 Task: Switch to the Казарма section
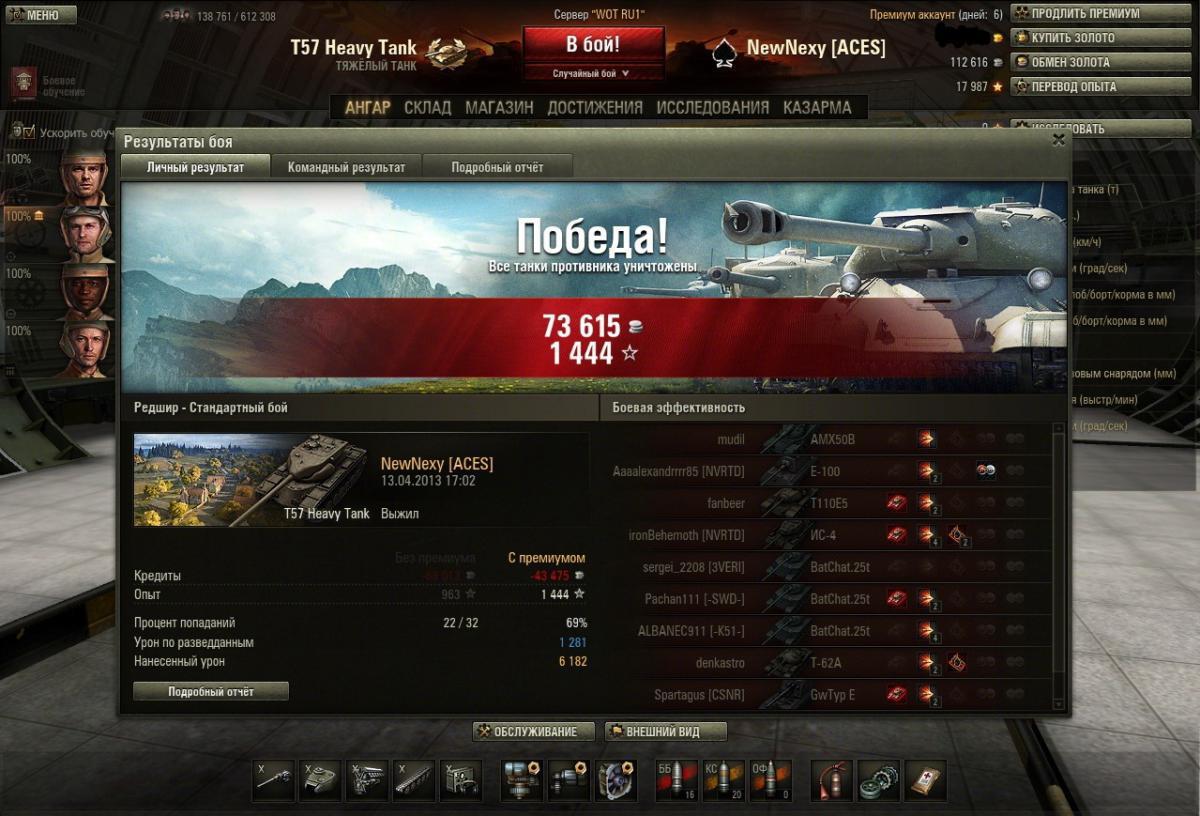(817, 107)
